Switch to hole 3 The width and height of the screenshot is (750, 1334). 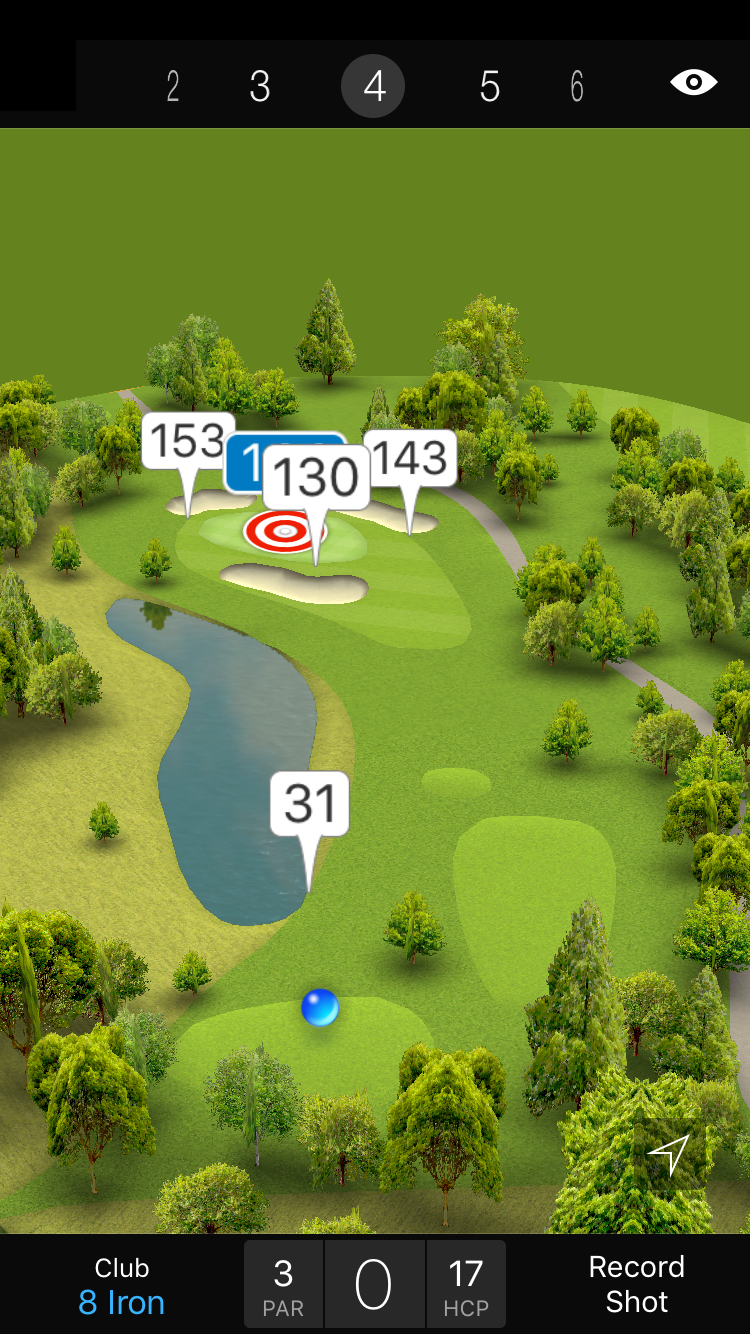[x=260, y=87]
